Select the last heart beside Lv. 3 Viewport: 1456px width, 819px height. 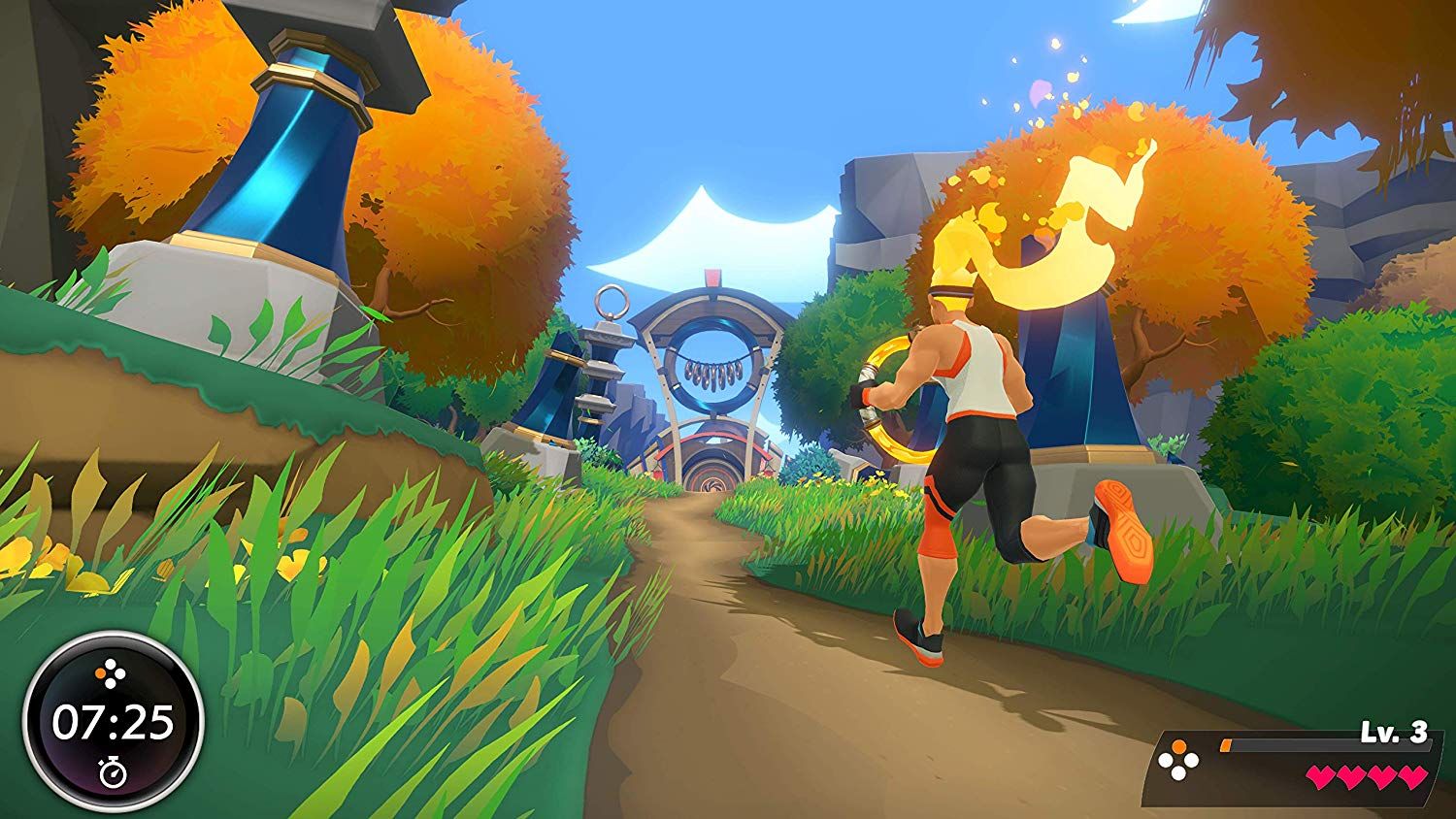click(x=1412, y=776)
